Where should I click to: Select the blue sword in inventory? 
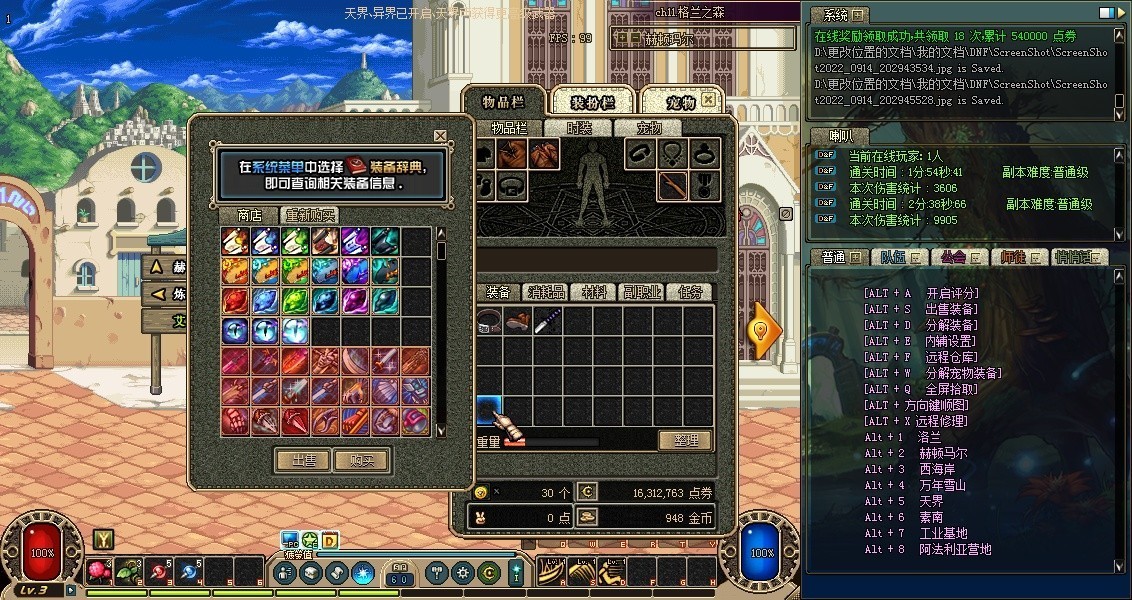547,321
